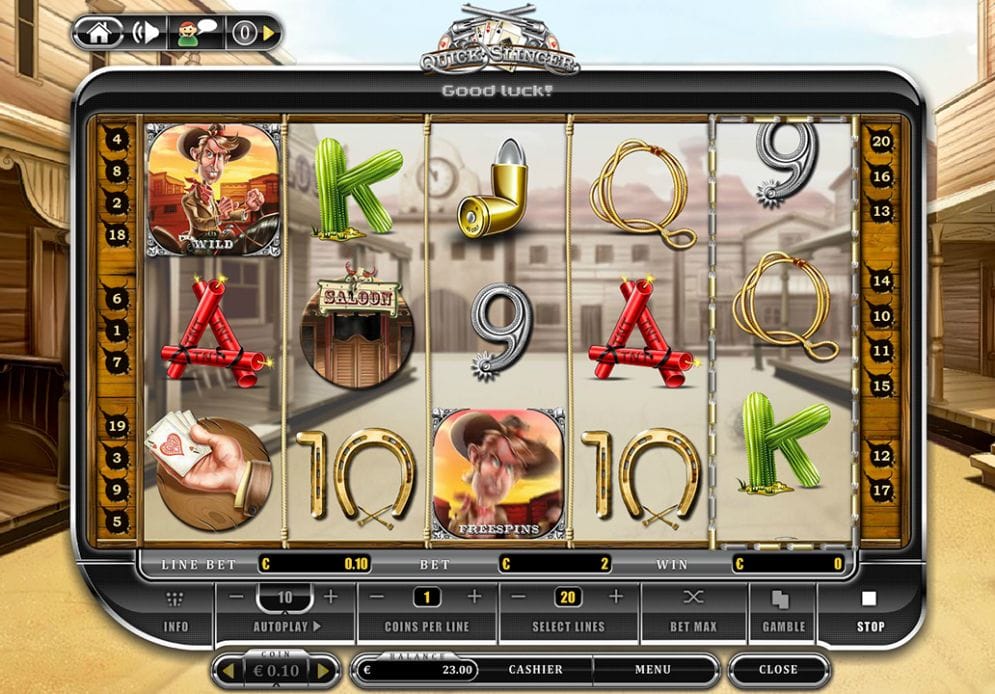Add more selected lines
The image size is (995, 694).
[x=616, y=597]
